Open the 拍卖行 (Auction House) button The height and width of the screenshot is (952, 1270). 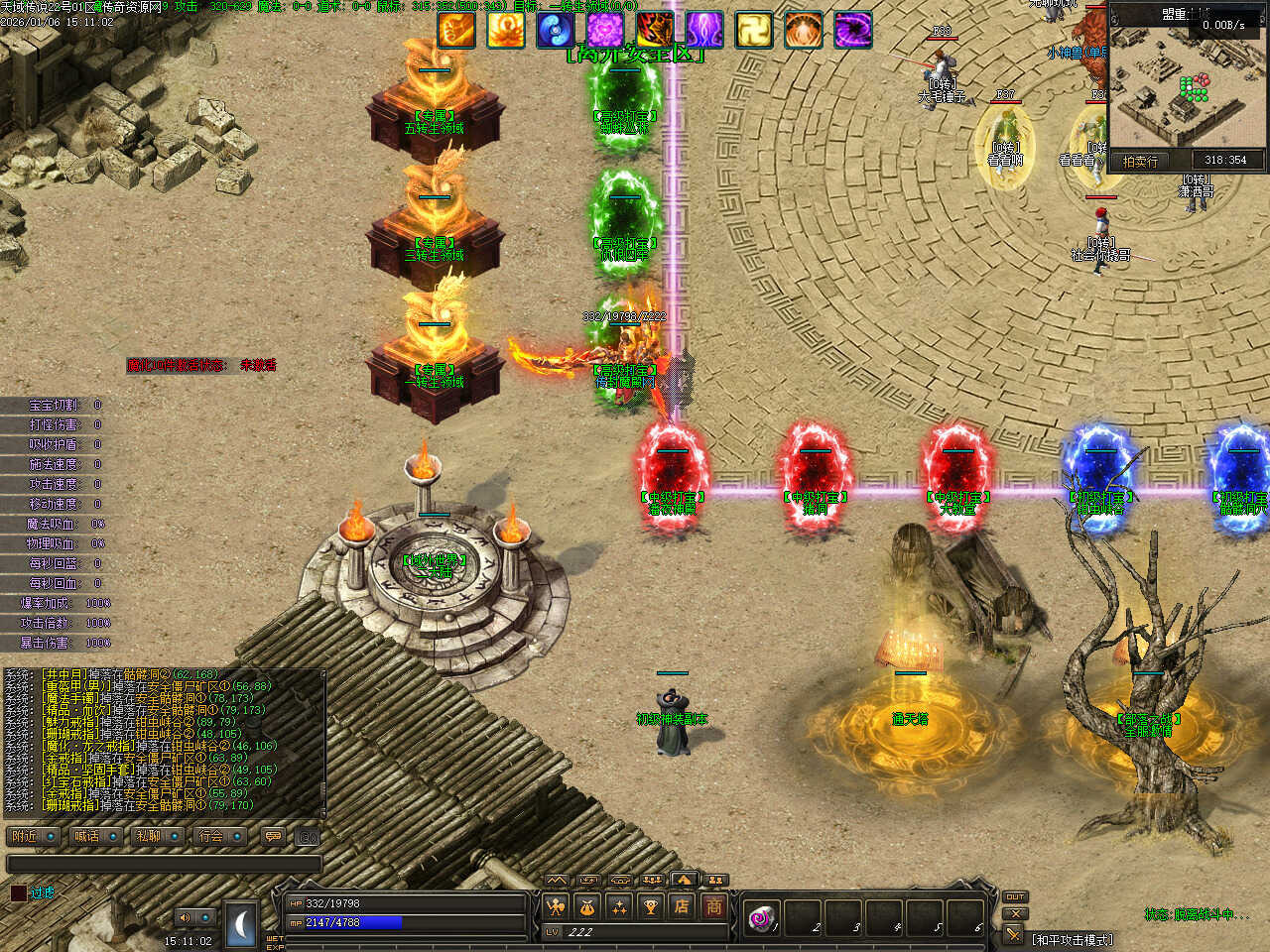[x=1140, y=161]
